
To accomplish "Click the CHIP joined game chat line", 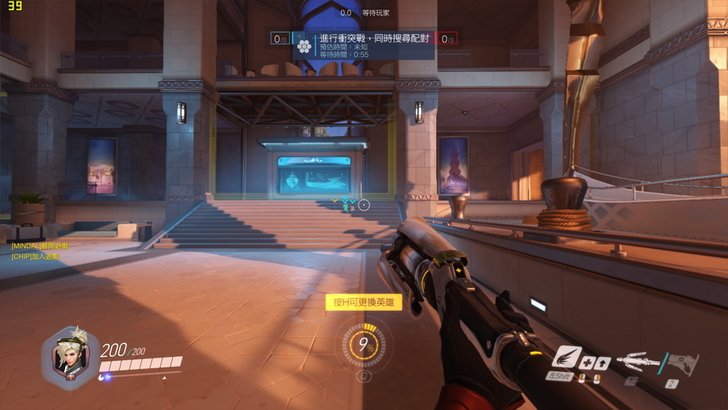I will point(36,256).
